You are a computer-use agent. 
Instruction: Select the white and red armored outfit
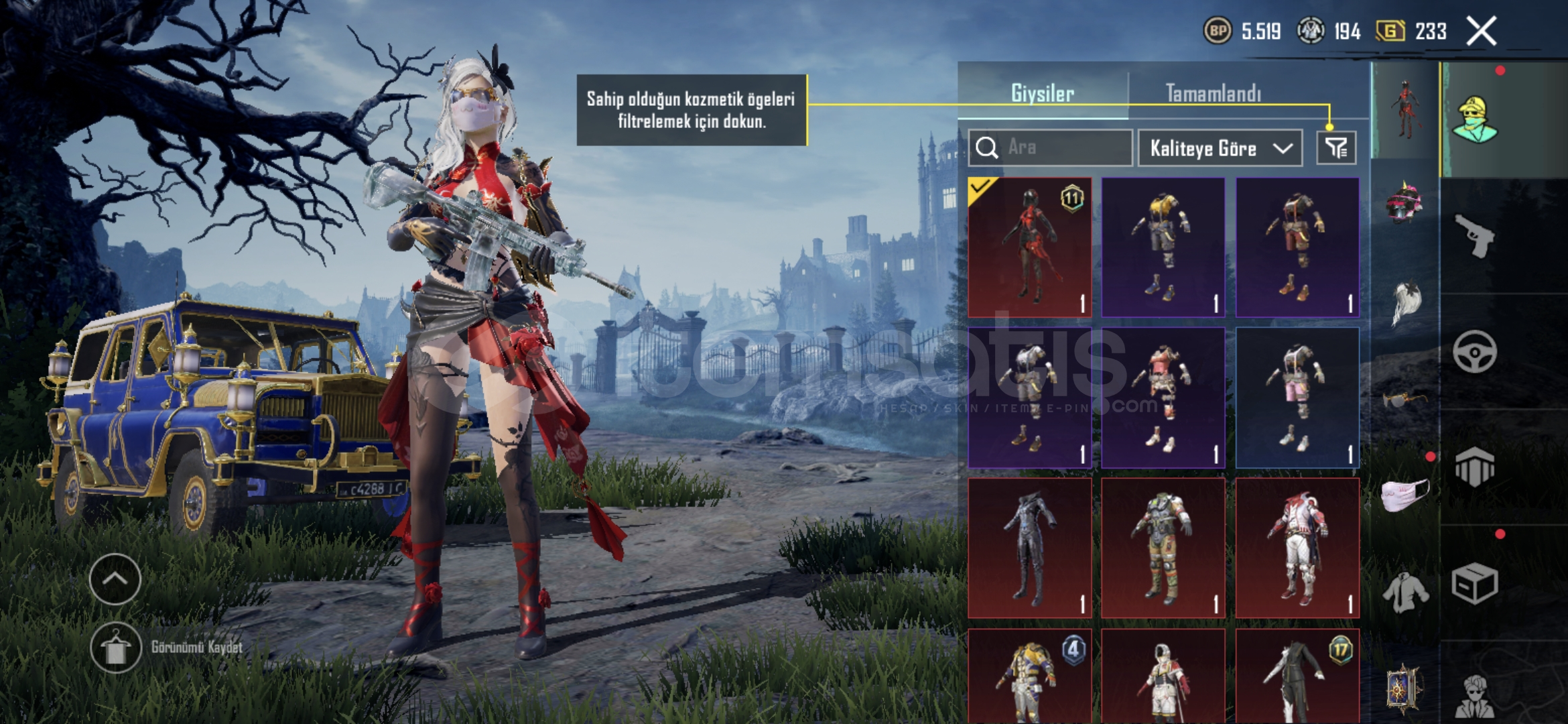[1297, 548]
